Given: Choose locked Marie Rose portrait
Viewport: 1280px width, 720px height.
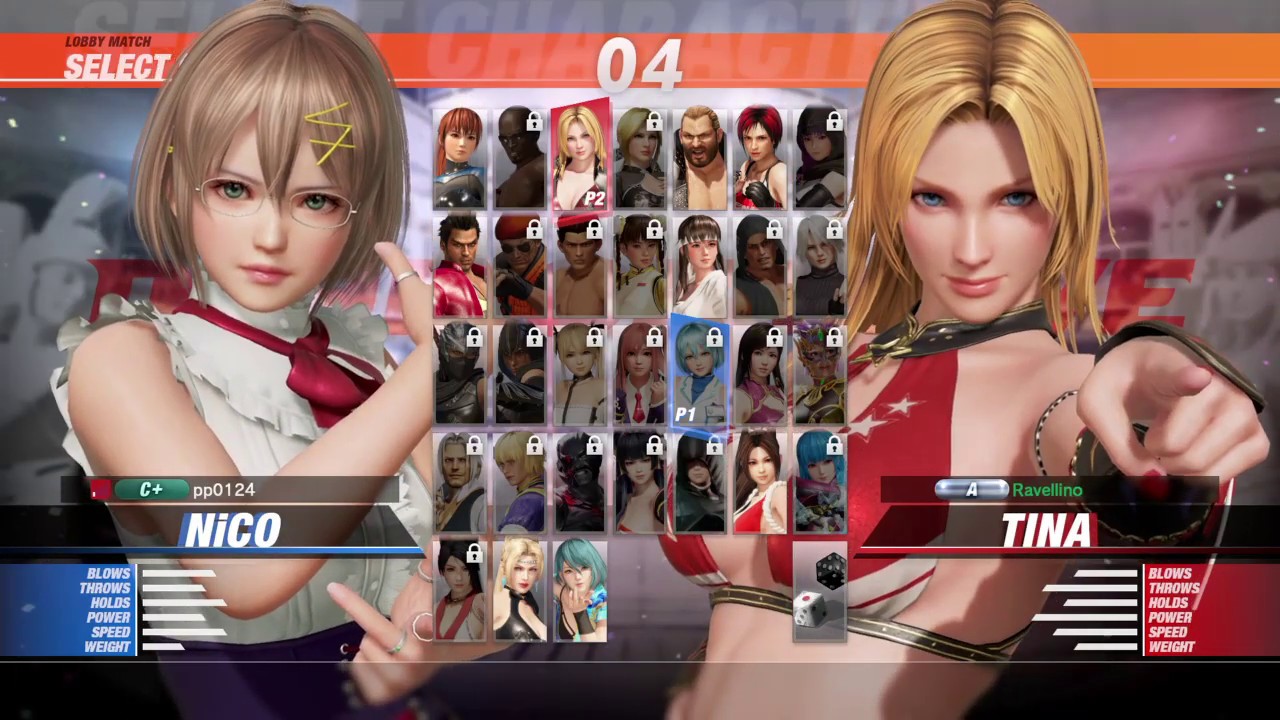Looking at the screenshot, I should pos(580,374).
